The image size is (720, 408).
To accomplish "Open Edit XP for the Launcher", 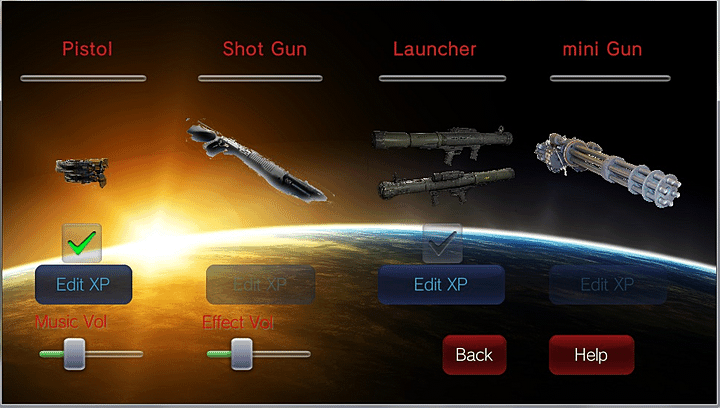I will [x=441, y=285].
